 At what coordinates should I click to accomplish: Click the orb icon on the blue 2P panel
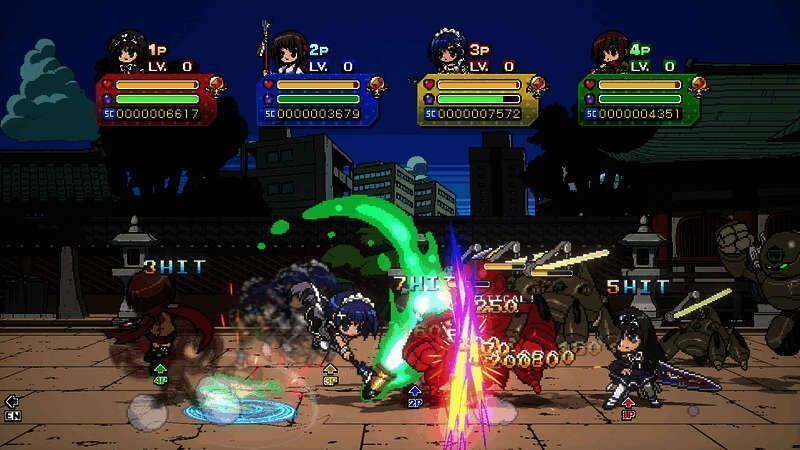click(377, 86)
